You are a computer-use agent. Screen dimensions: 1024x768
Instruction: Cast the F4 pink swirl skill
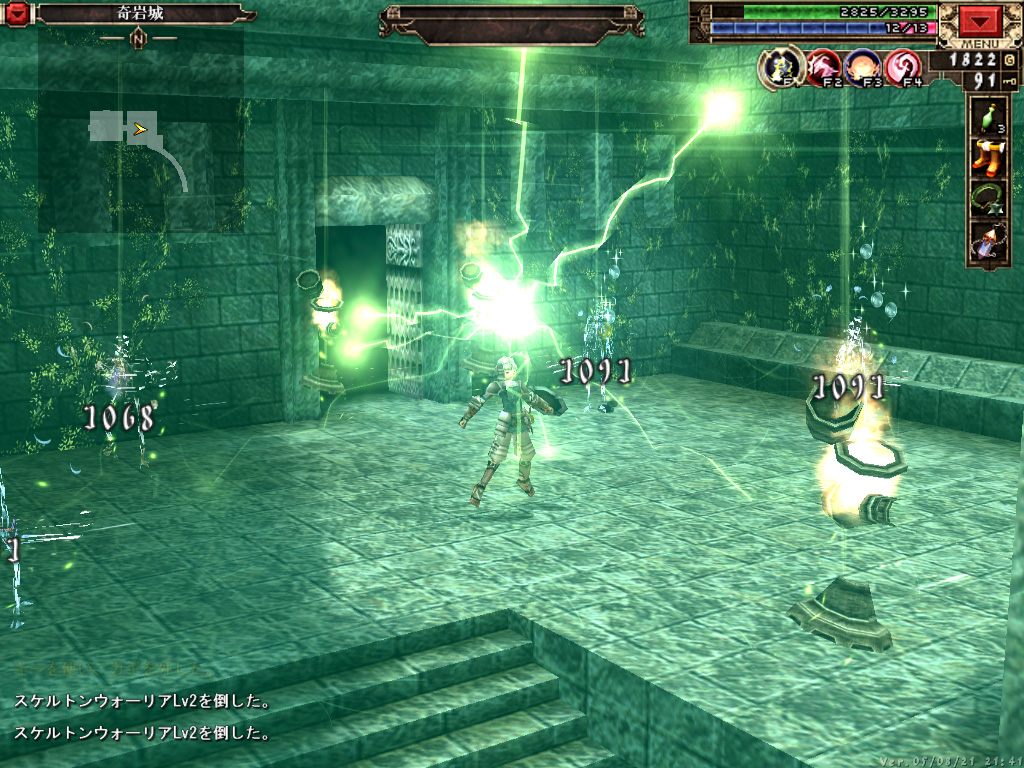click(903, 68)
